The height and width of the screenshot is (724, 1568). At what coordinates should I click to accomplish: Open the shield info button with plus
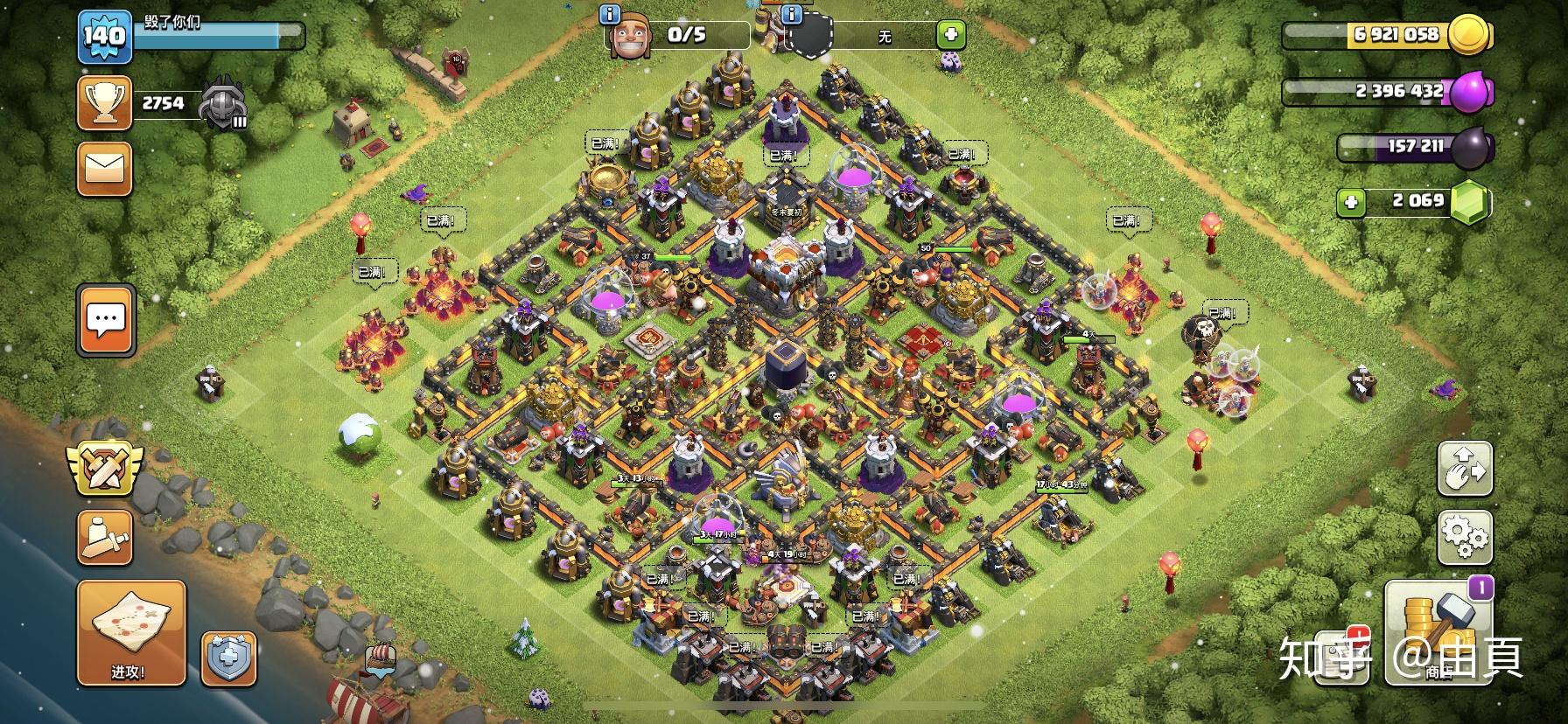coord(229,658)
